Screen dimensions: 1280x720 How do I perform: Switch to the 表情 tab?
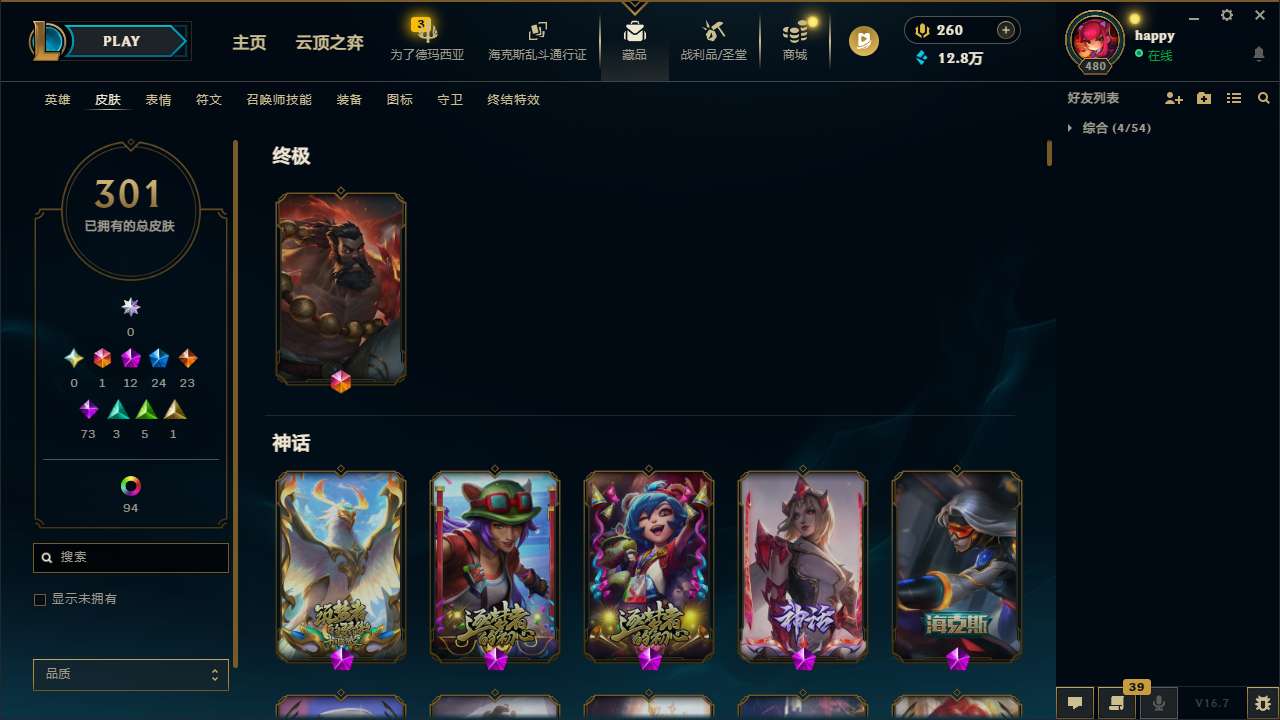(x=157, y=100)
